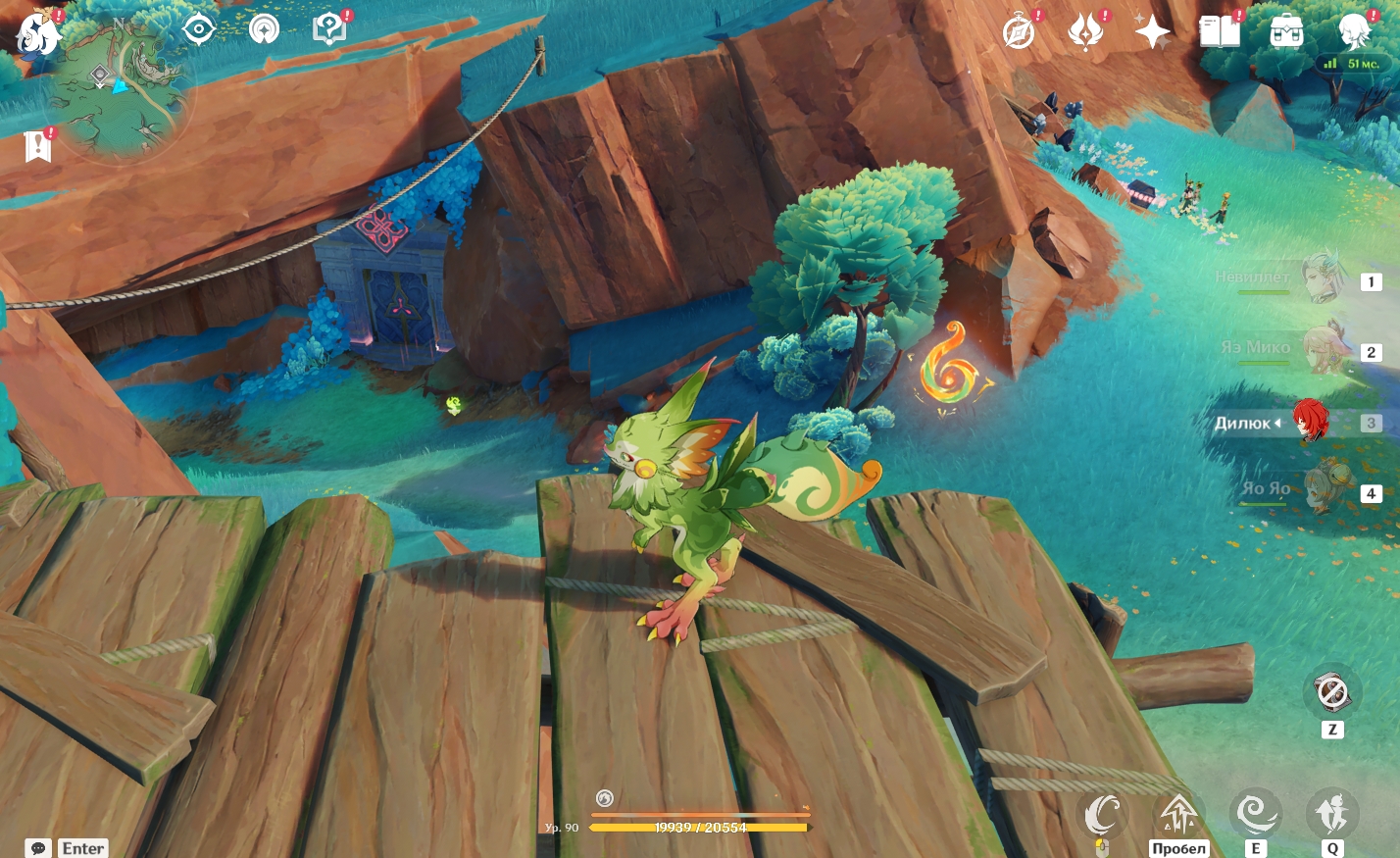The height and width of the screenshot is (858, 1400).
Task: Open the Adventurer Handbook book icon
Action: 1220,31
